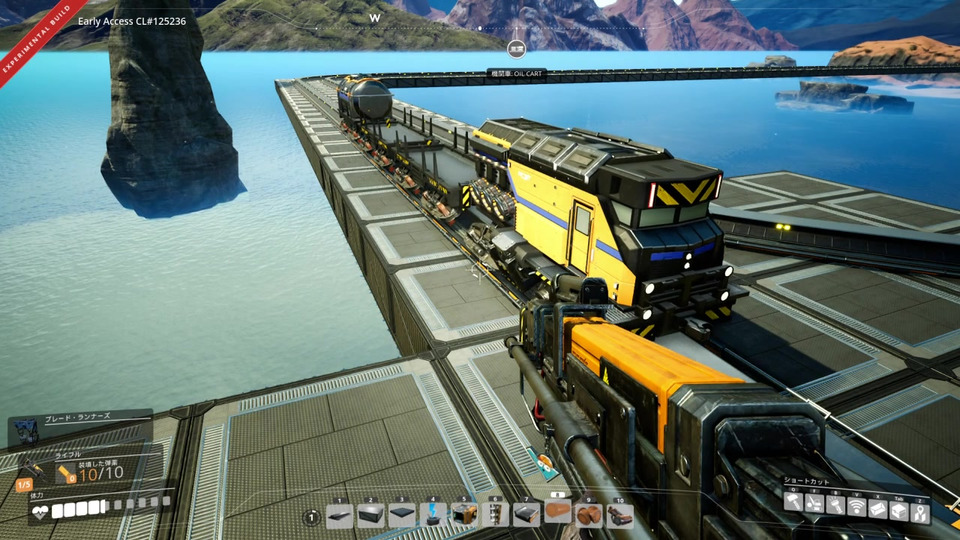
Task: Pick the conveyor belt item in slot 7
Action: 526,516
